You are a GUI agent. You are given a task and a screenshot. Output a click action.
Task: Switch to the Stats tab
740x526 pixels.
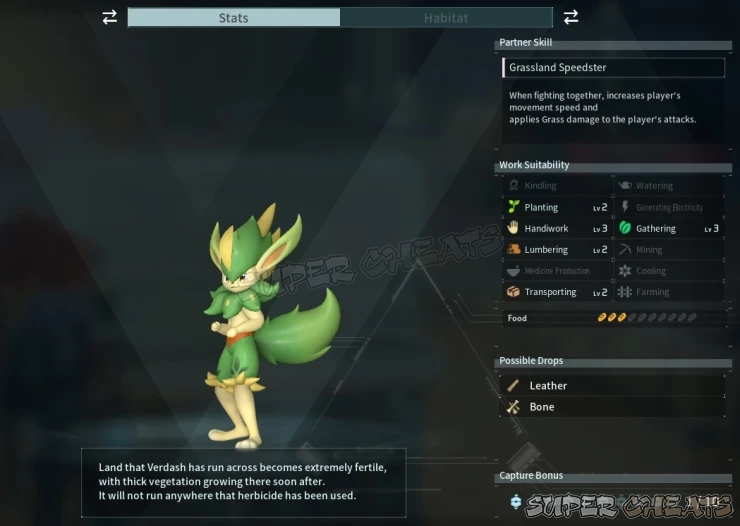[x=233, y=18]
